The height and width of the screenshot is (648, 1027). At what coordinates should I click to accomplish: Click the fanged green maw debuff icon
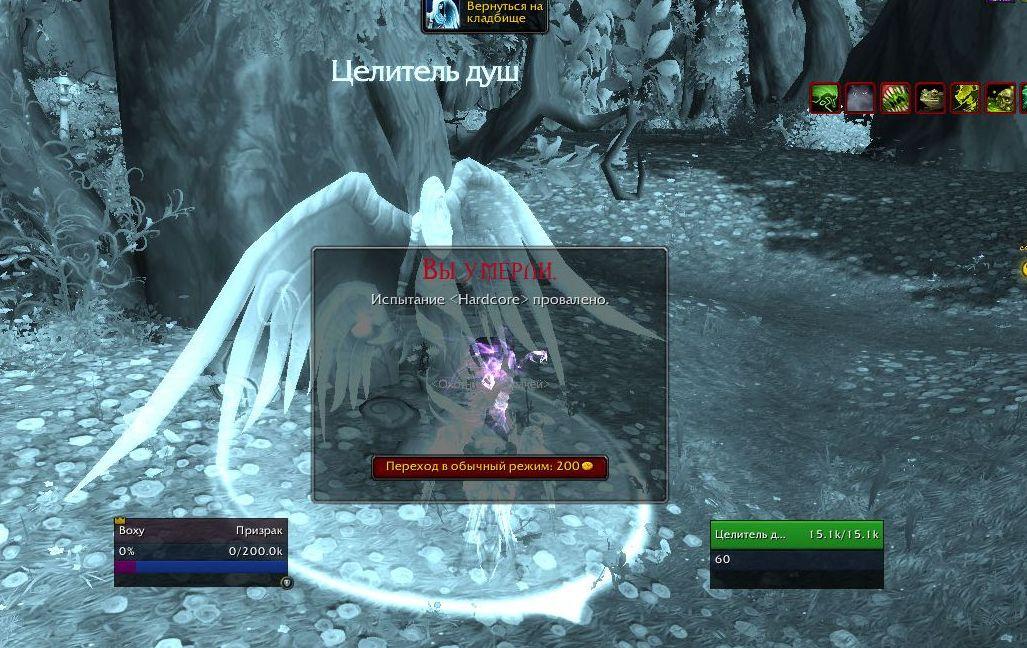pyautogui.click(x=895, y=98)
